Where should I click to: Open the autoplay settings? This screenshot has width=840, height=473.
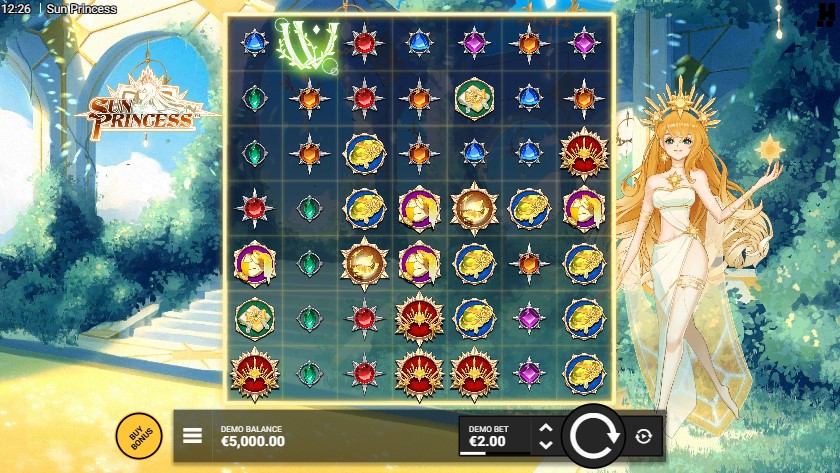coord(643,436)
